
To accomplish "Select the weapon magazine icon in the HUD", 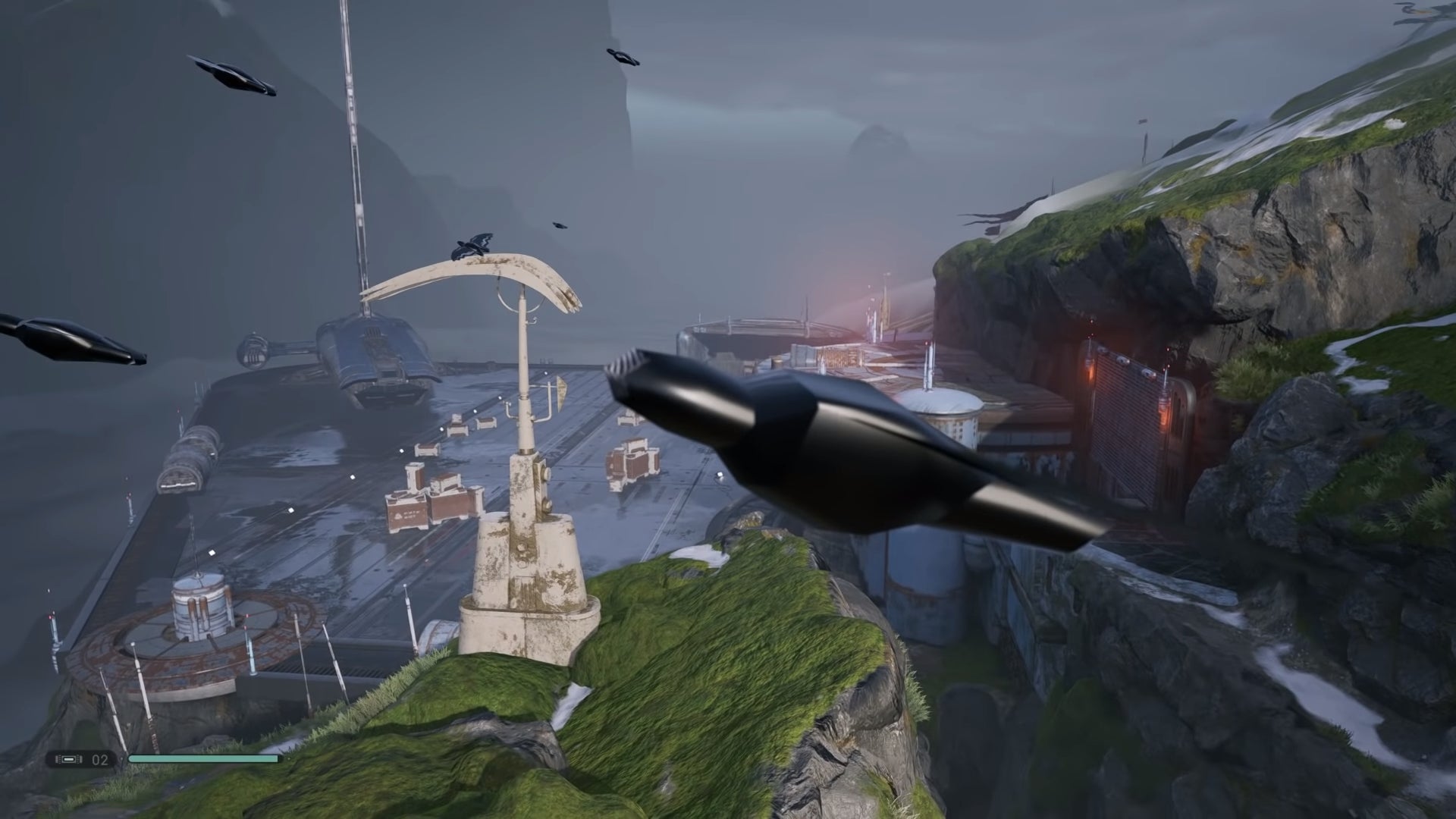I will tap(70, 758).
